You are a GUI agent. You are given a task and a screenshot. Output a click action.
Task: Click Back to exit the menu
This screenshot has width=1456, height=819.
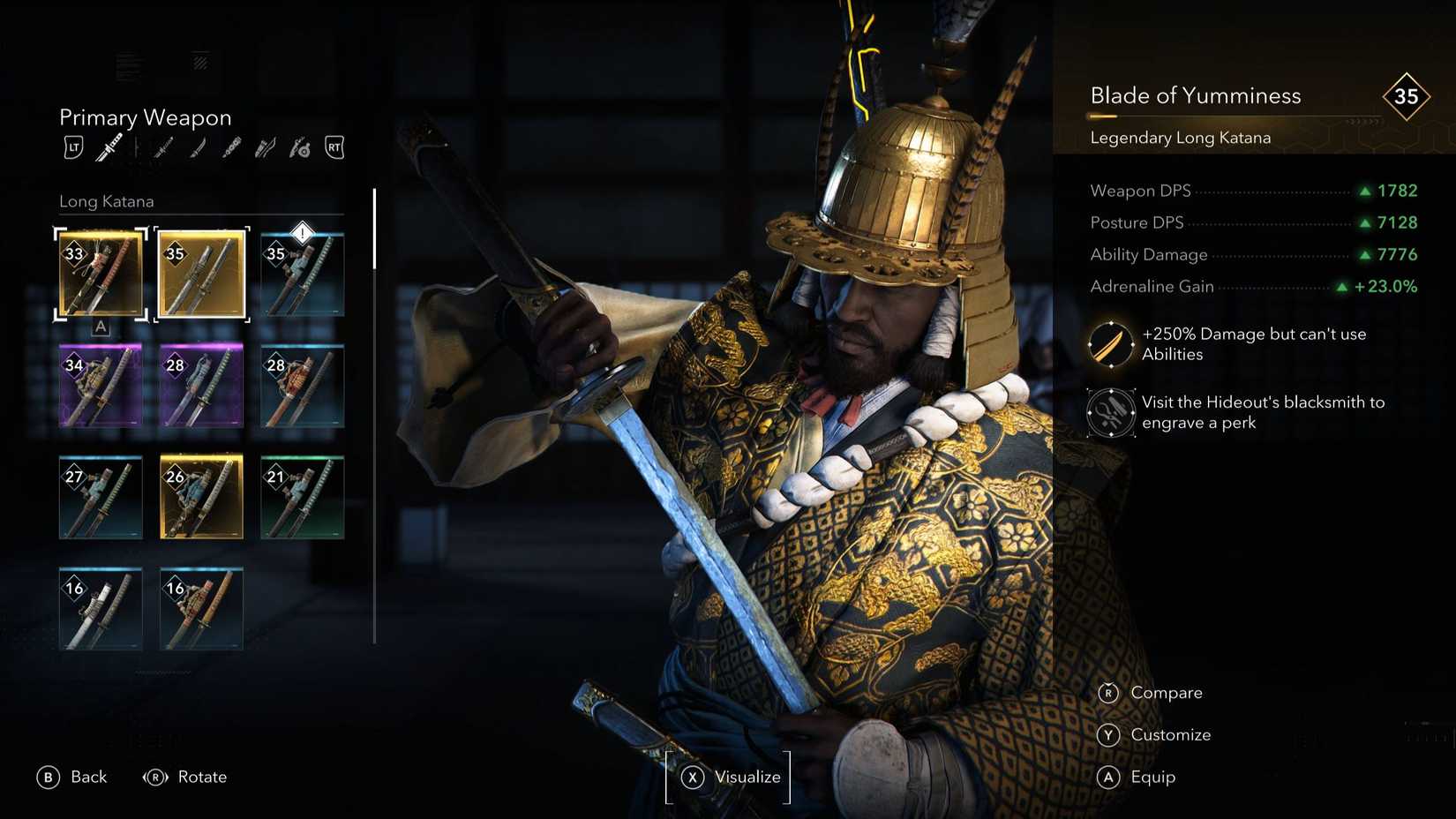(x=72, y=777)
